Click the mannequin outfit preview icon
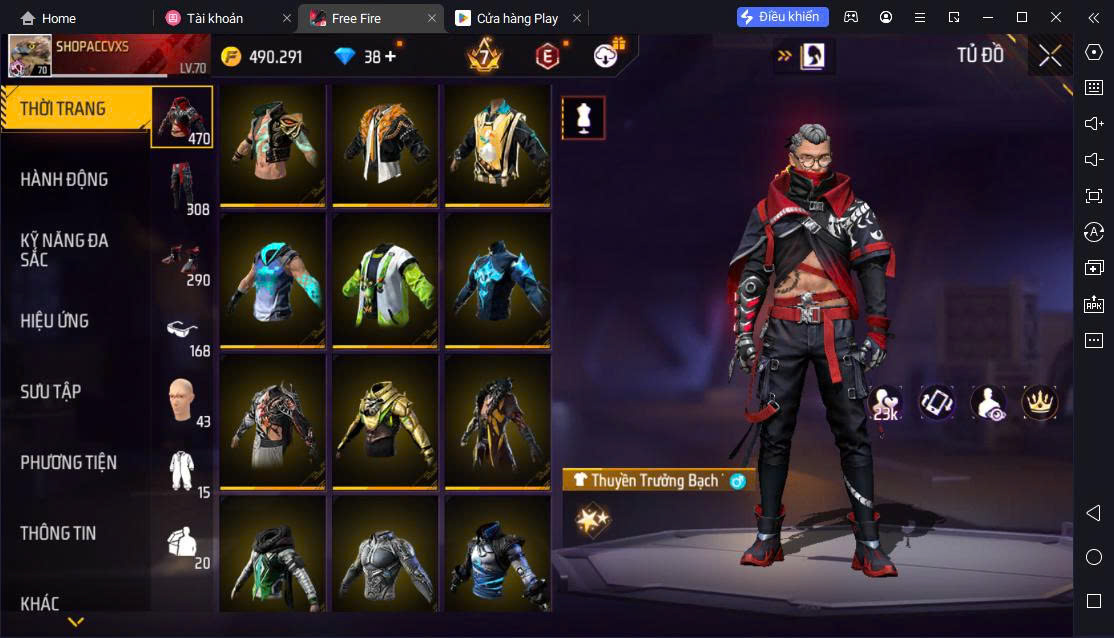This screenshot has height=638, width=1114. 582,118
